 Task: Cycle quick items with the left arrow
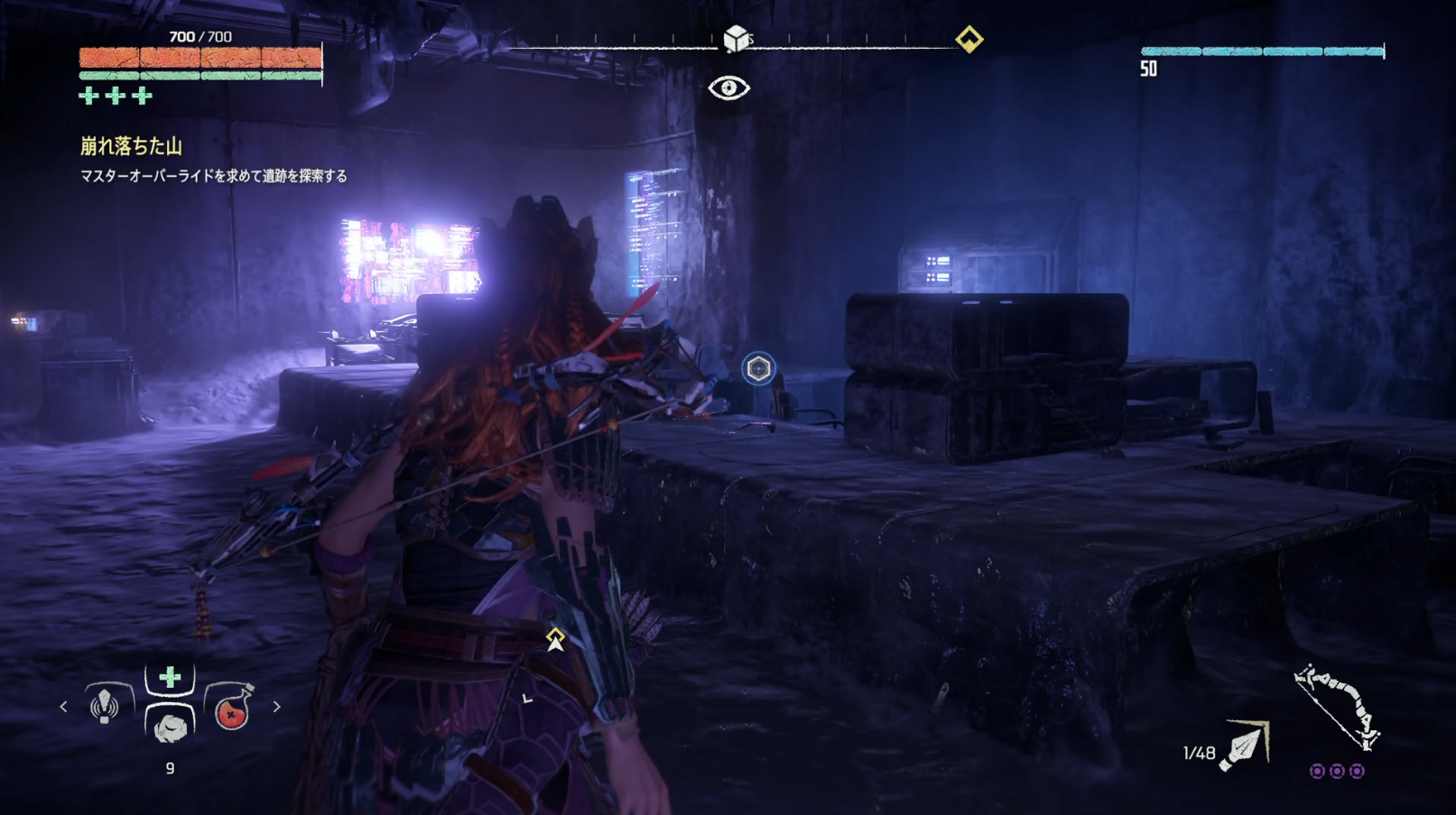(63, 707)
